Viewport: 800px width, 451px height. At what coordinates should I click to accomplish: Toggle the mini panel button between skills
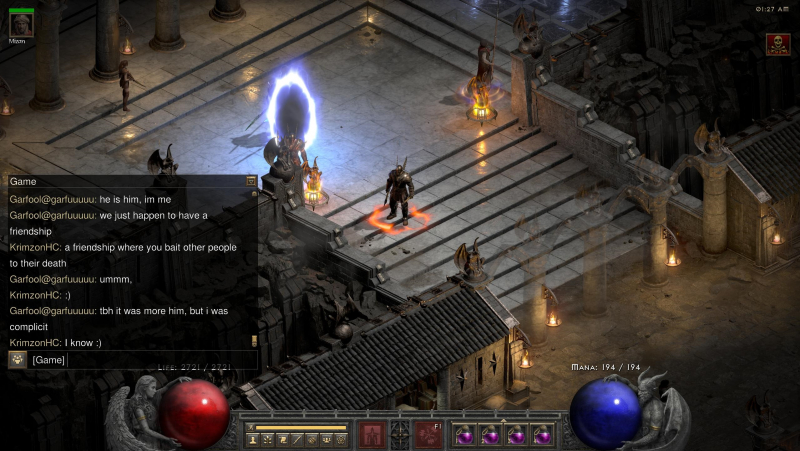tap(400, 434)
